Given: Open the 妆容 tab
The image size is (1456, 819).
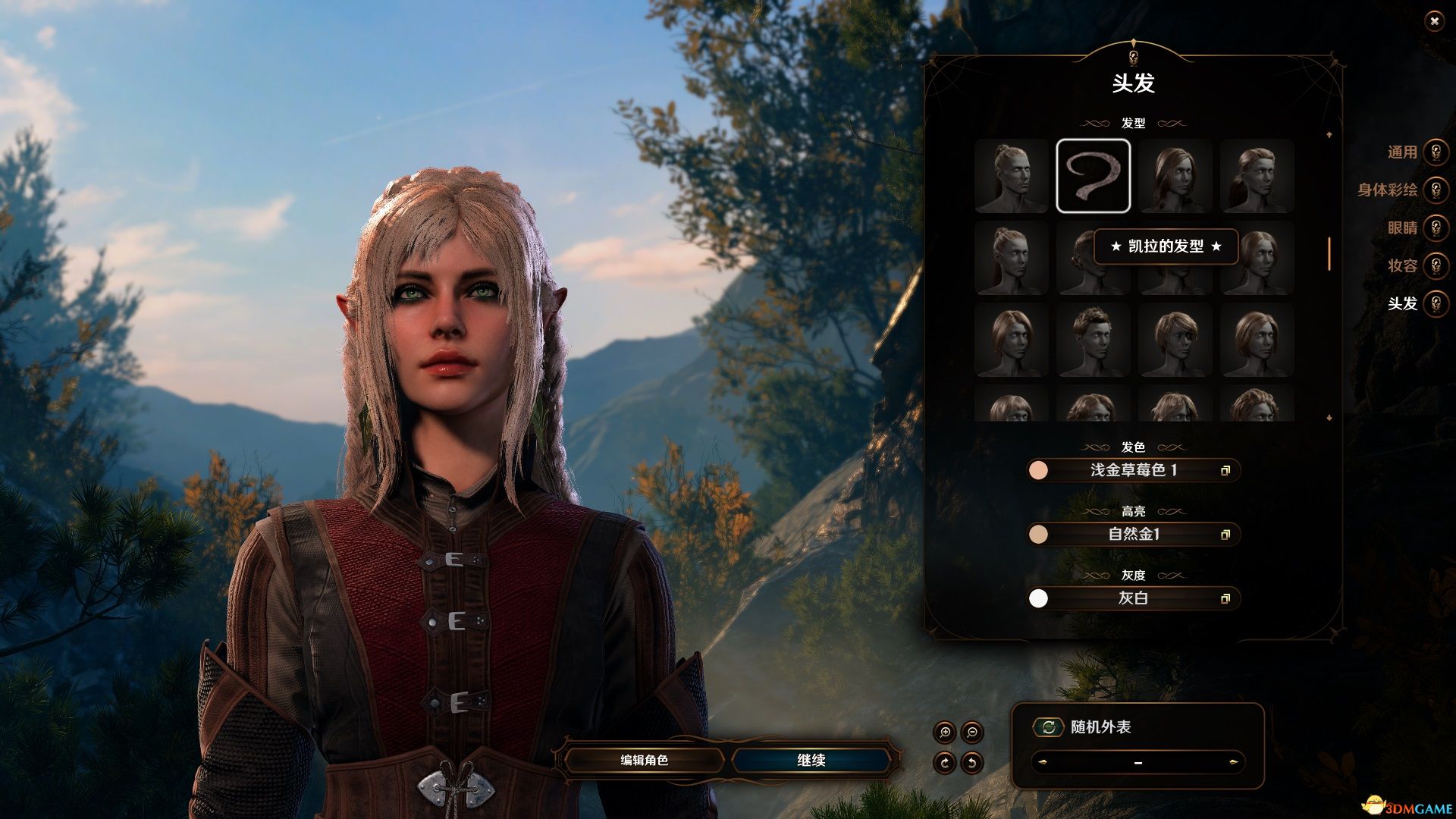Looking at the screenshot, I should point(1436,266).
